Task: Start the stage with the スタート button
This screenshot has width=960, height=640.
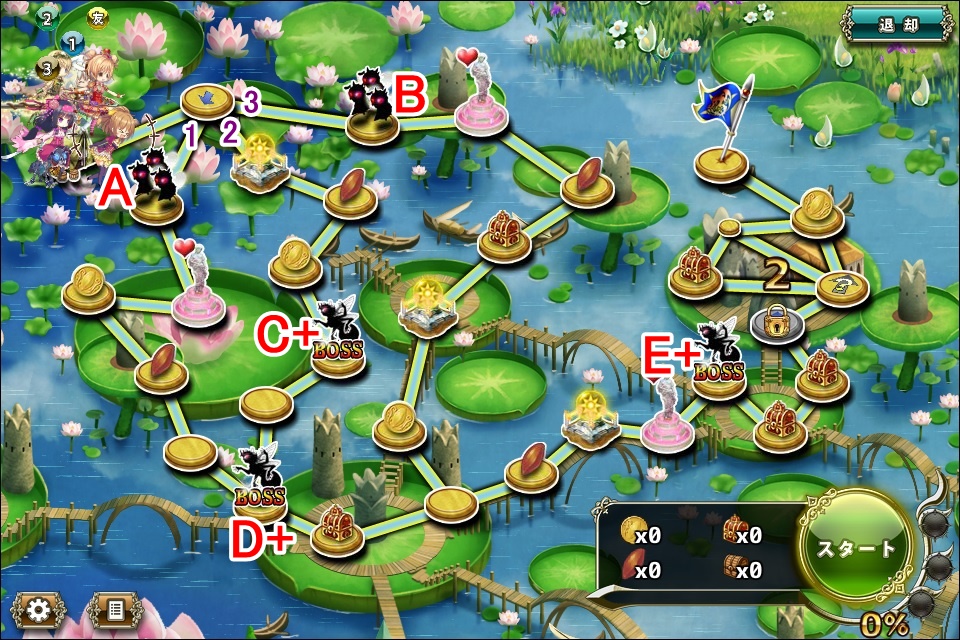Action: (x=857, y=547)
